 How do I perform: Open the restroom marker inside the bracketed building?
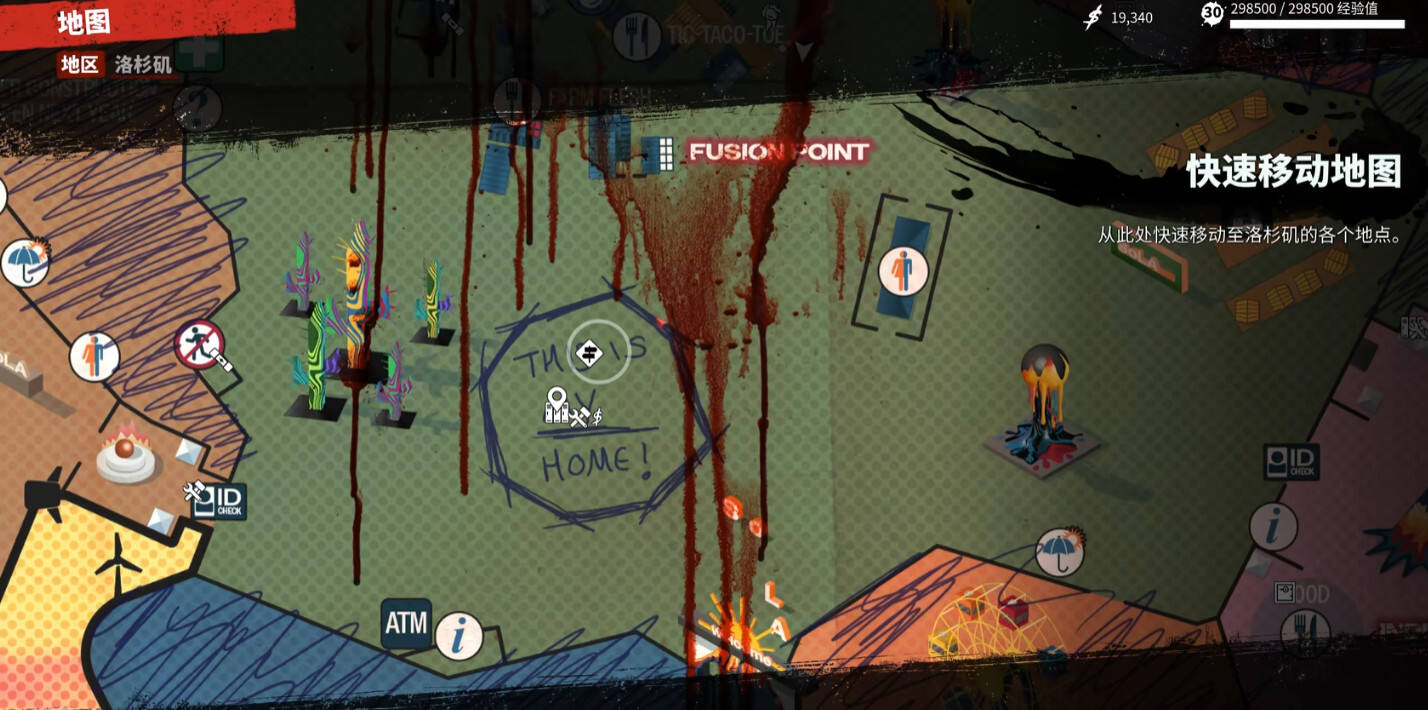902,271
